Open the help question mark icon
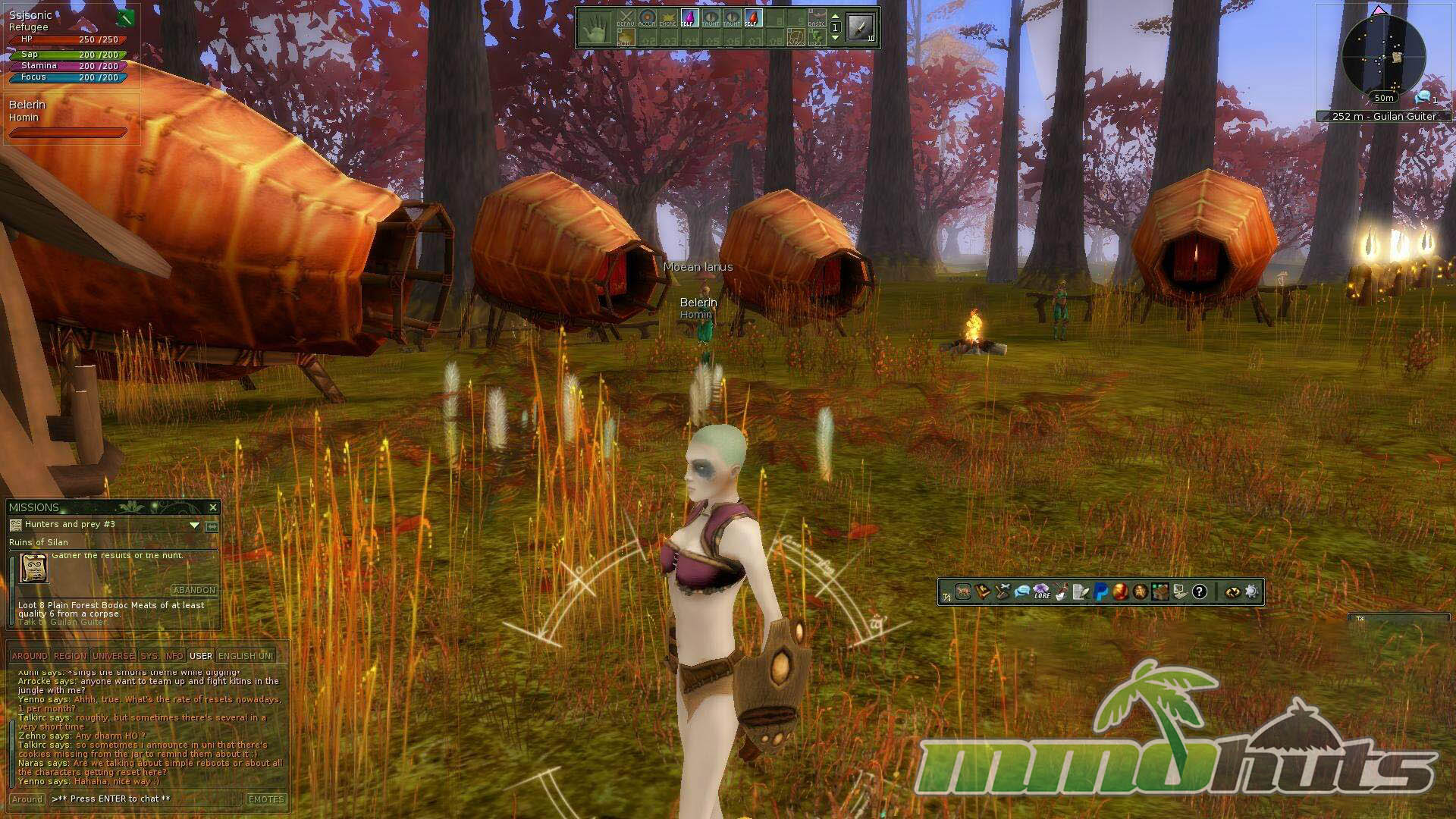Image resolution: width=1456 pixels, height=819 pixels. 1199,591
